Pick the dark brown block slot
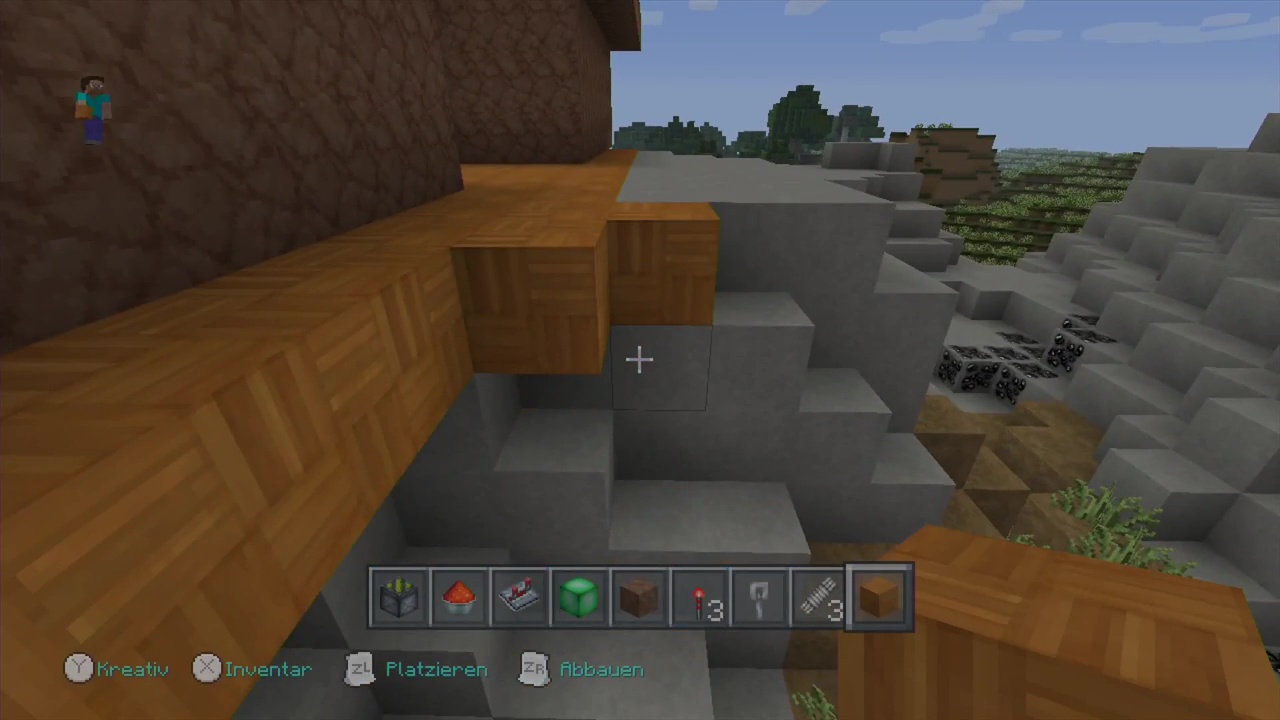The height and width of the screenshot is (720, 1280). pyautogui.click(x=639, y=598)
